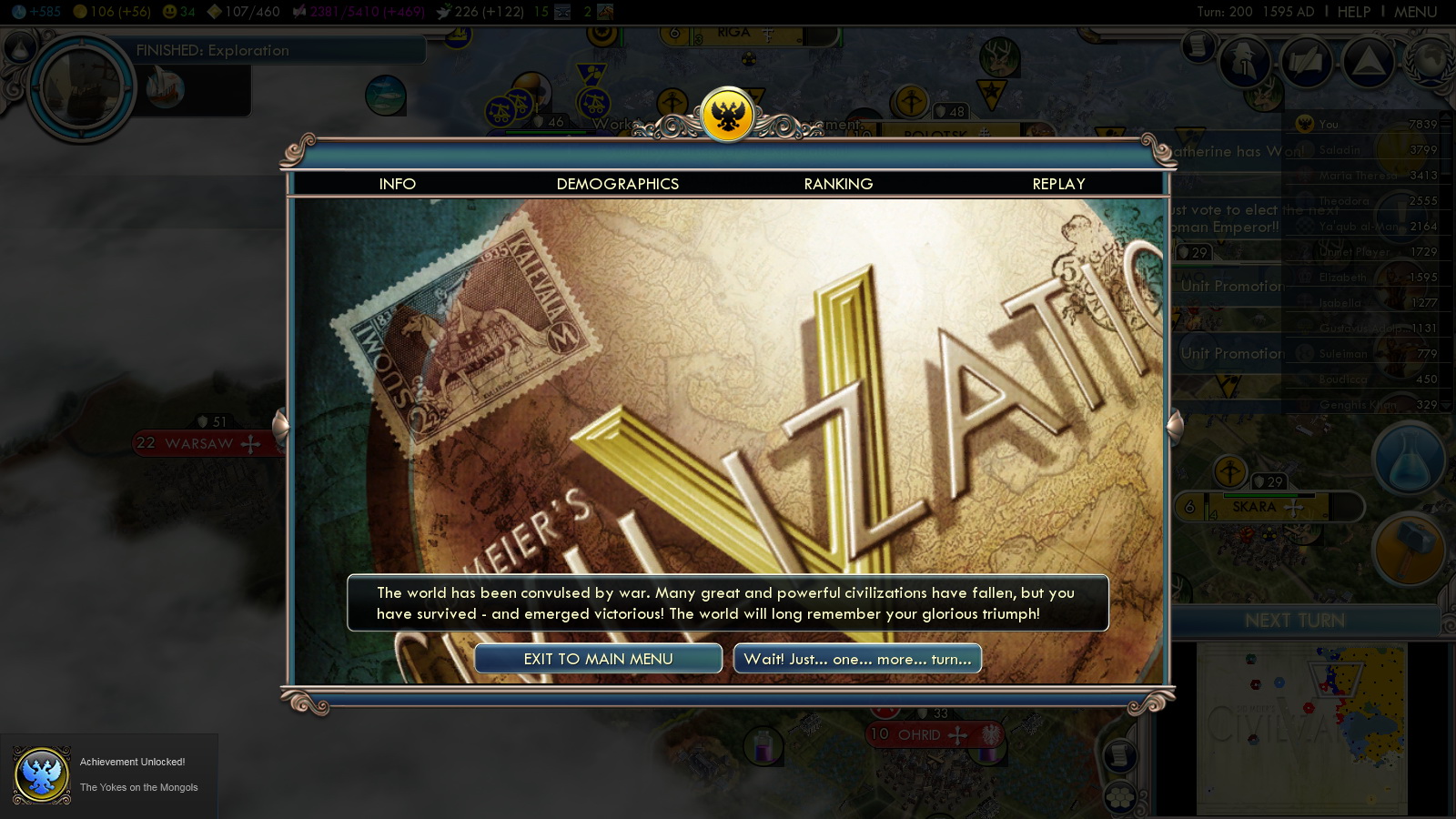This screenshot has width=1456, height=819.
Task: Click the Achievement Unlocked notification
Action: pos(109,774)
